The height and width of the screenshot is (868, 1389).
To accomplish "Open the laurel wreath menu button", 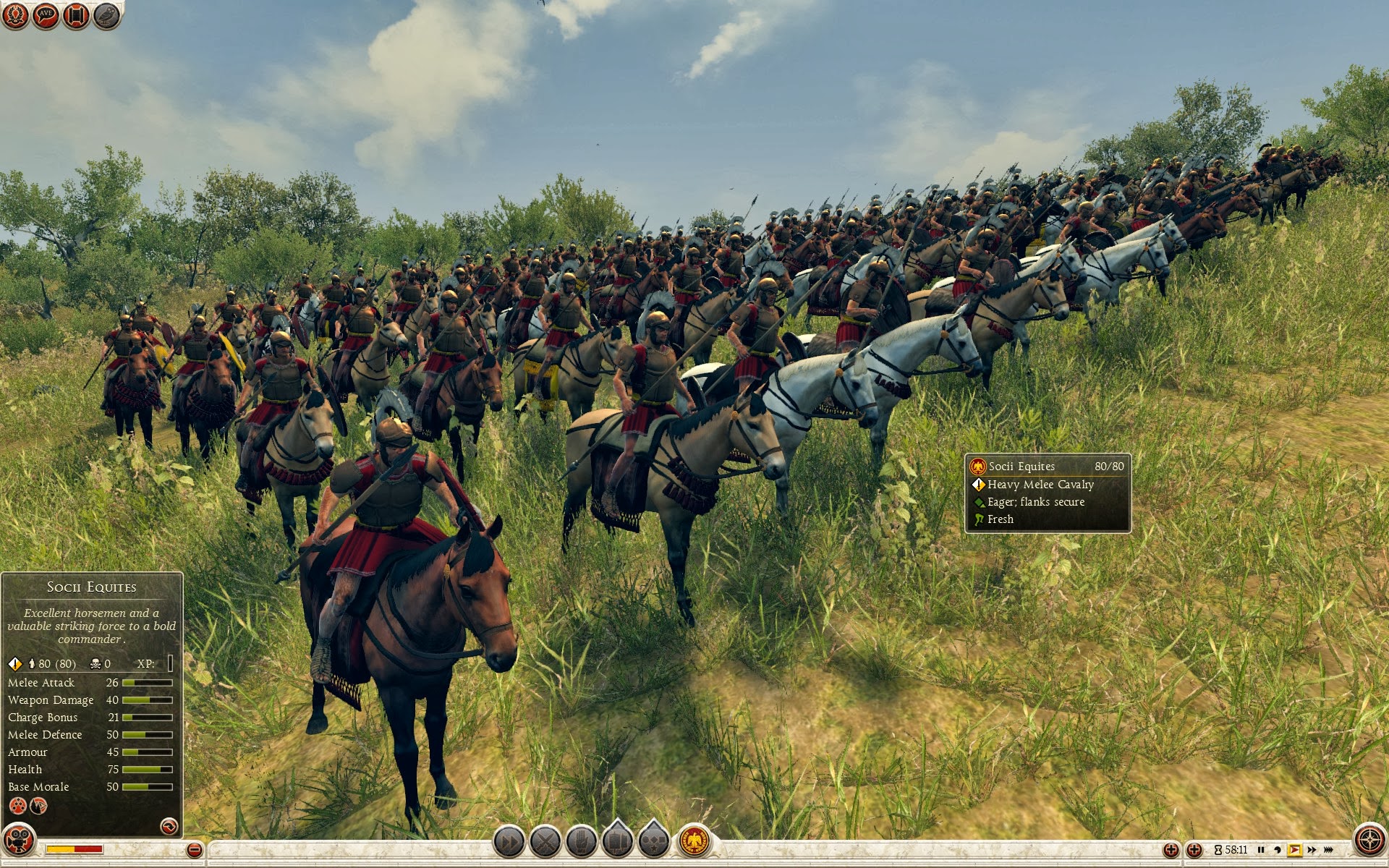I will (15, 15).
